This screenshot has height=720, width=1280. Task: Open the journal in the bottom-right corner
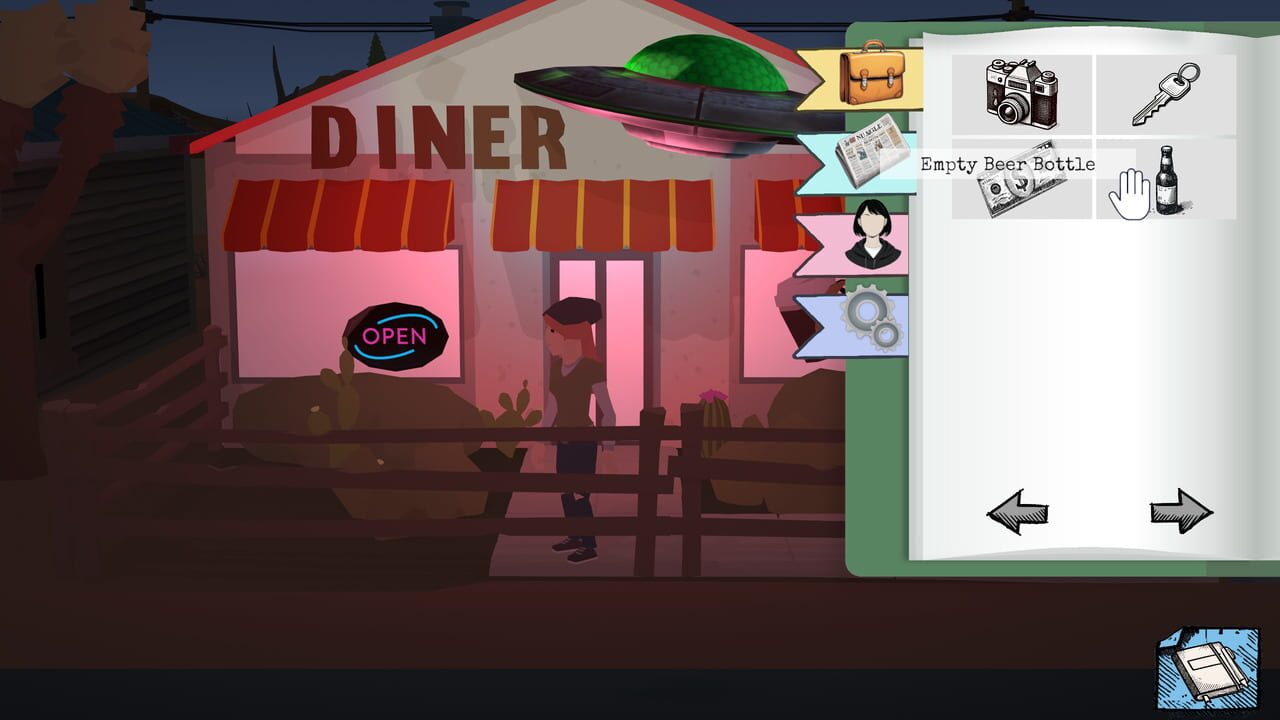click(1207, 672)
